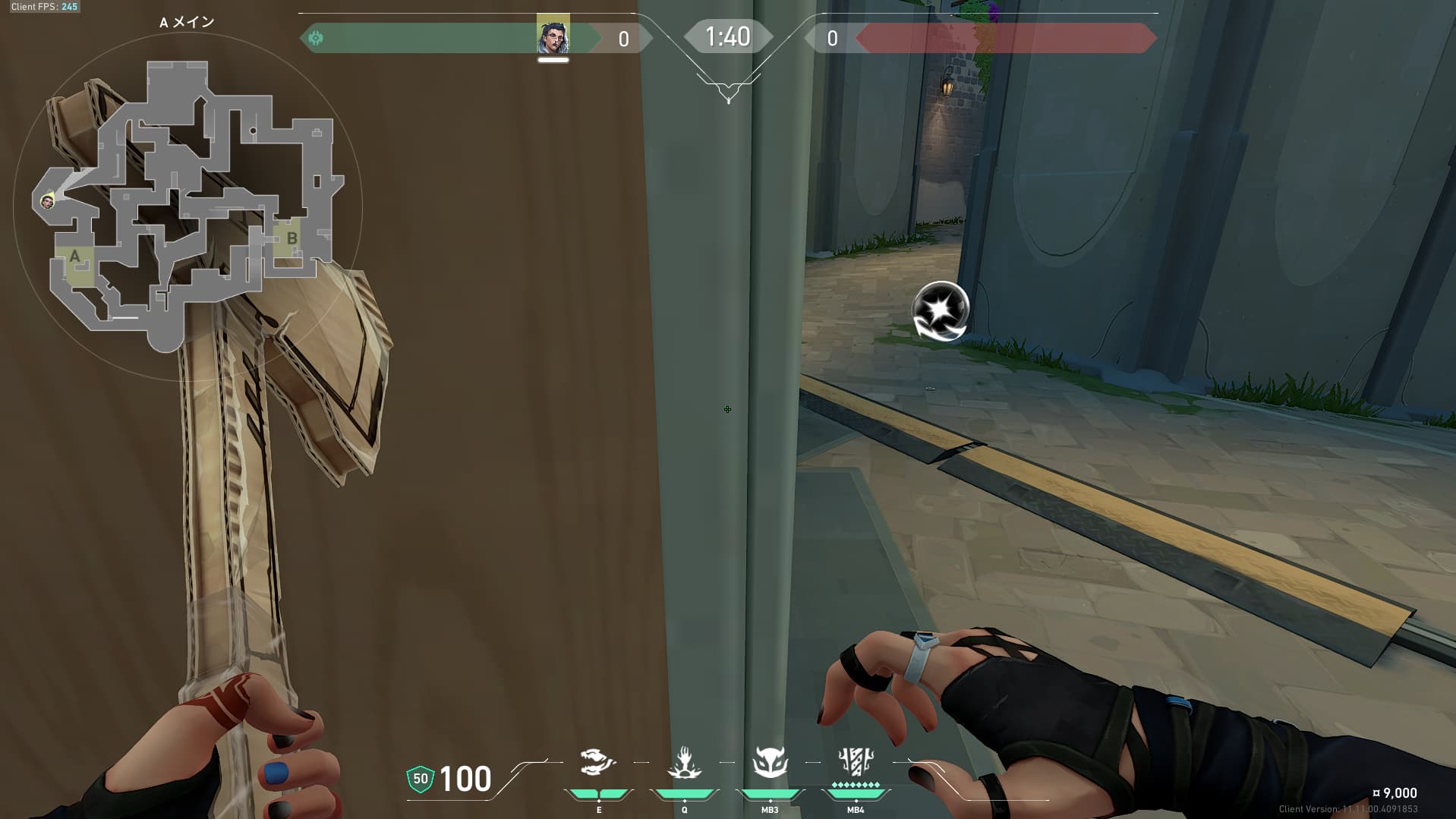The height and width of the screenshot is (819, 1456).
Task: Click the round starburst ability marker
Action: point(941,310)
